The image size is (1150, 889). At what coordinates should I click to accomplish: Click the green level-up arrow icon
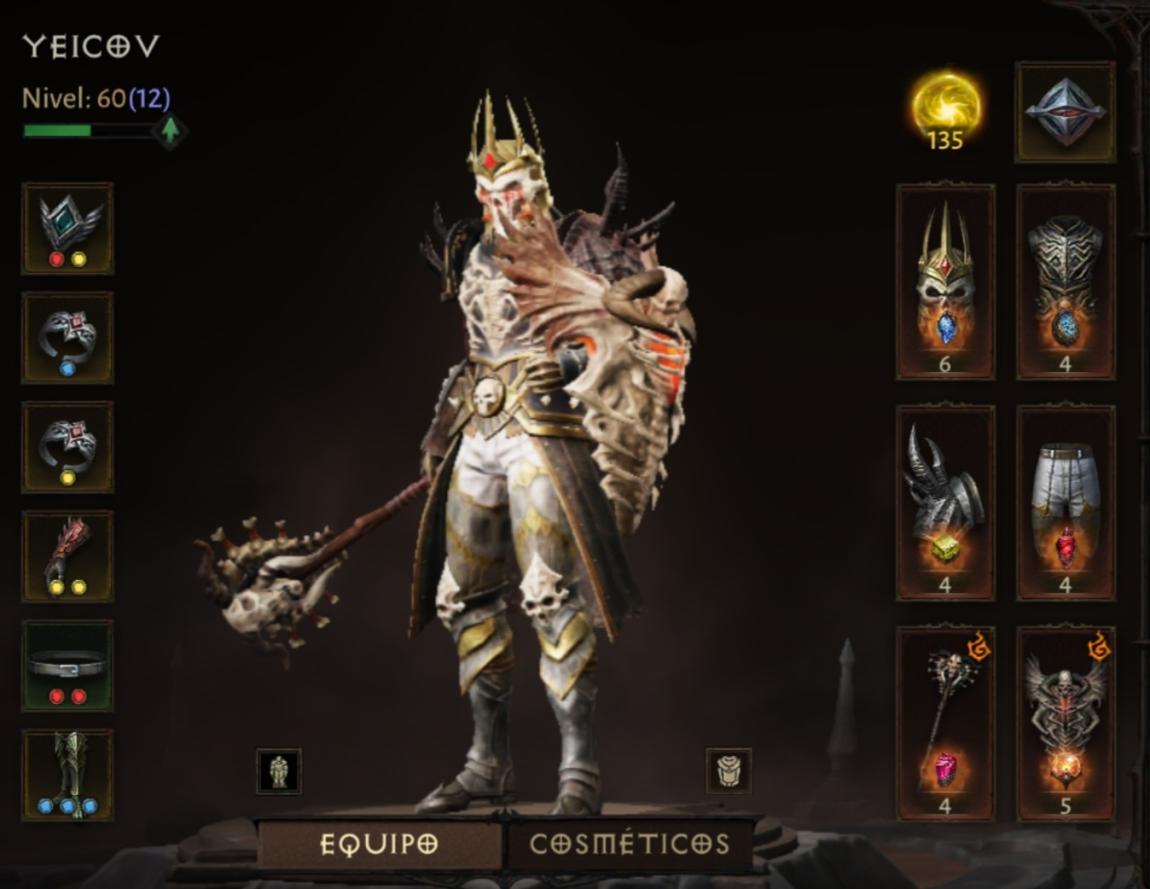tap(170, 130)
